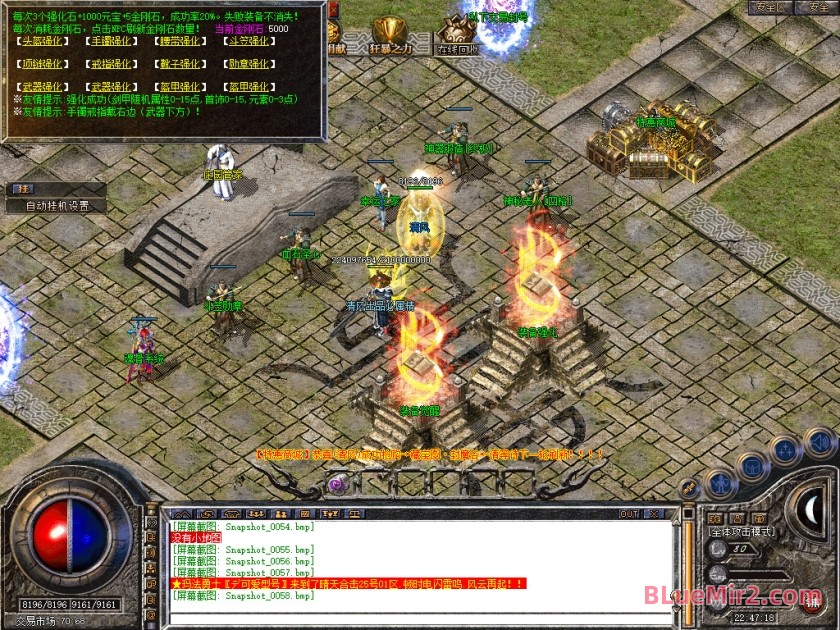
Task: Pick the 靴子强化 boots upgrade link
Action: pos(181,64)
